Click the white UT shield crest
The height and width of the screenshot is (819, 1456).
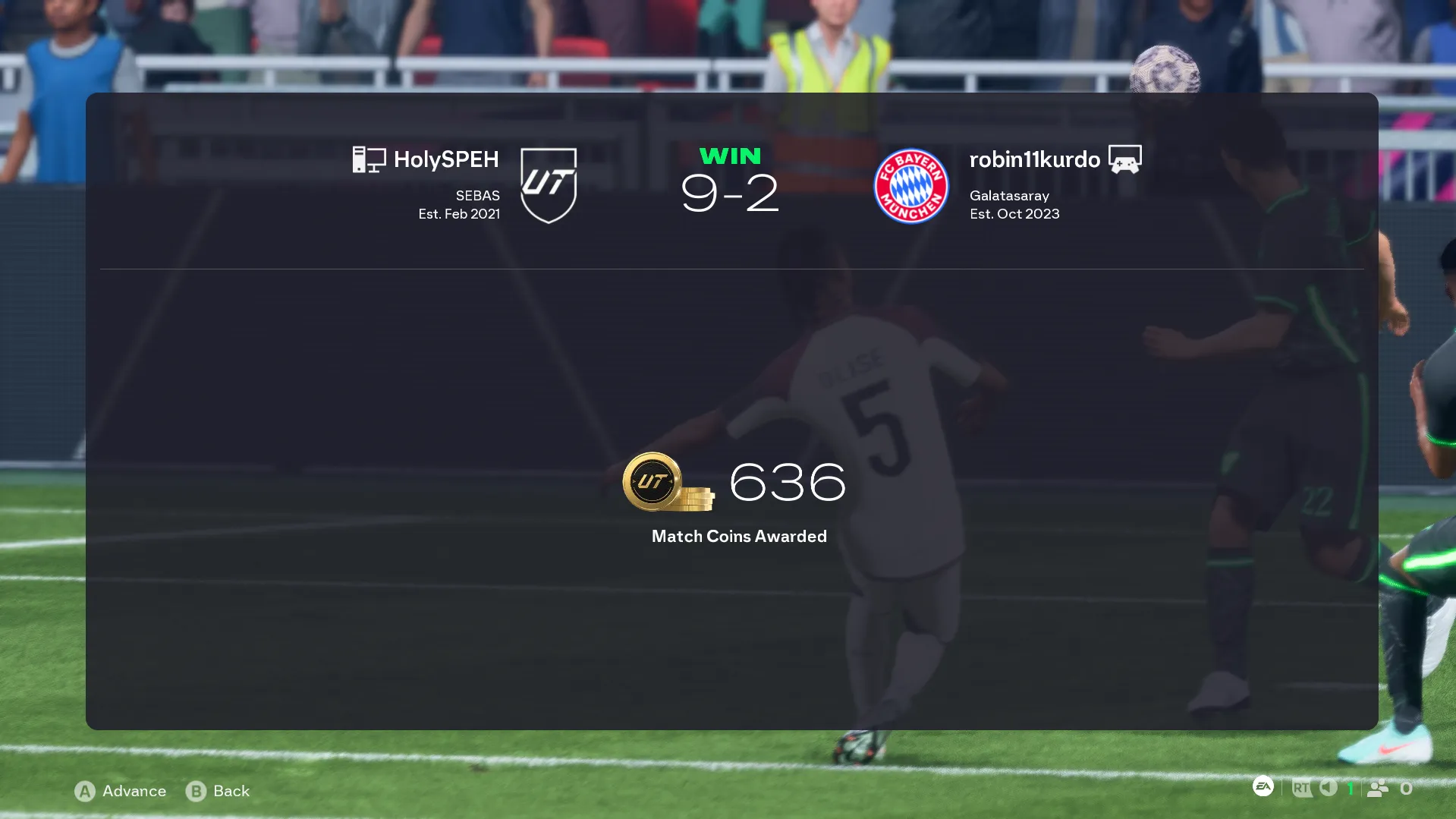(549, 185)
